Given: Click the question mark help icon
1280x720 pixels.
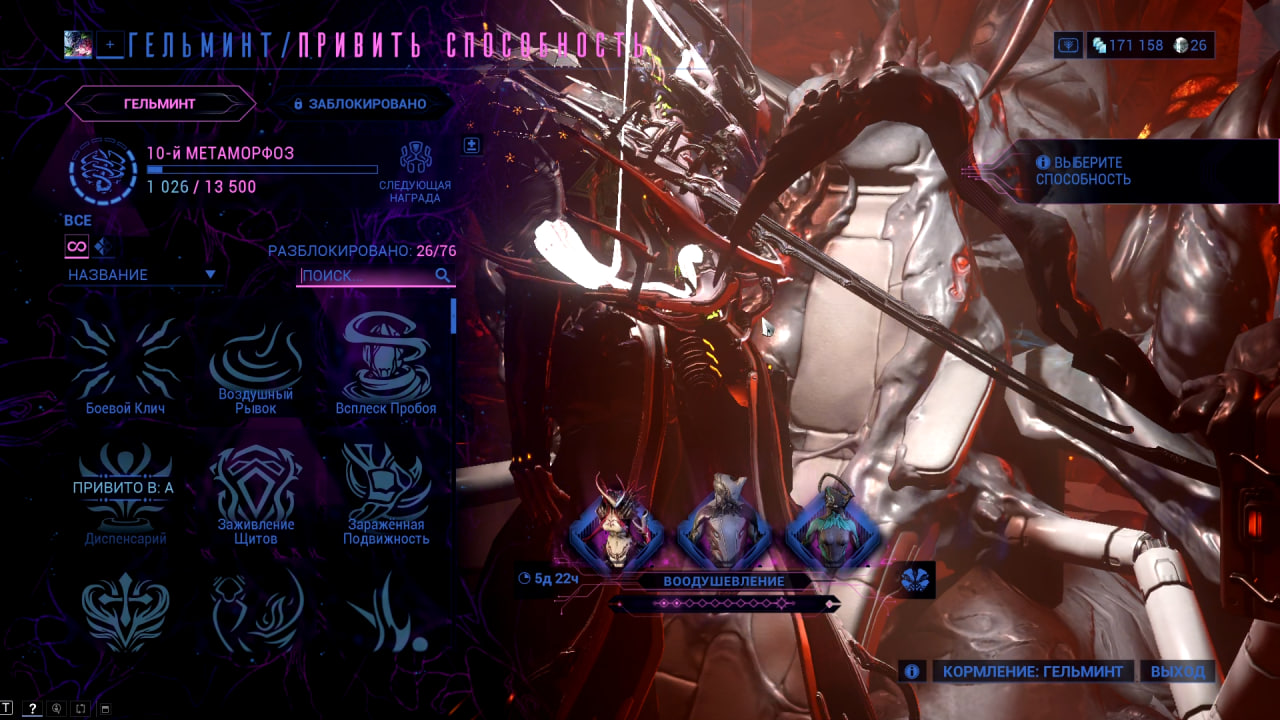Looking at the screenshot, I should coord(32,709).
